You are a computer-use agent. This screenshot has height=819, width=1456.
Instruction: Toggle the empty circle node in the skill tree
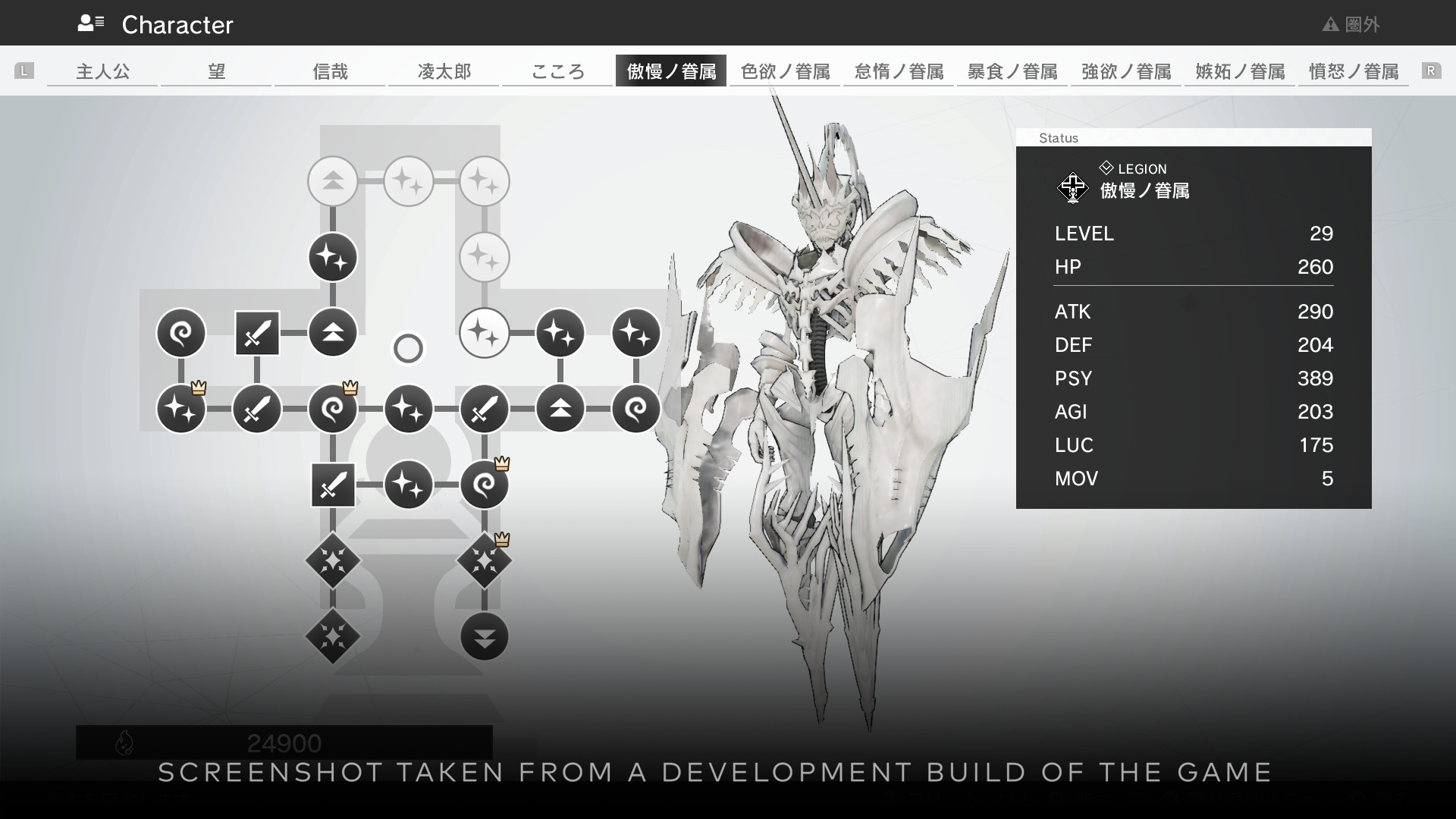pos(408,349)
